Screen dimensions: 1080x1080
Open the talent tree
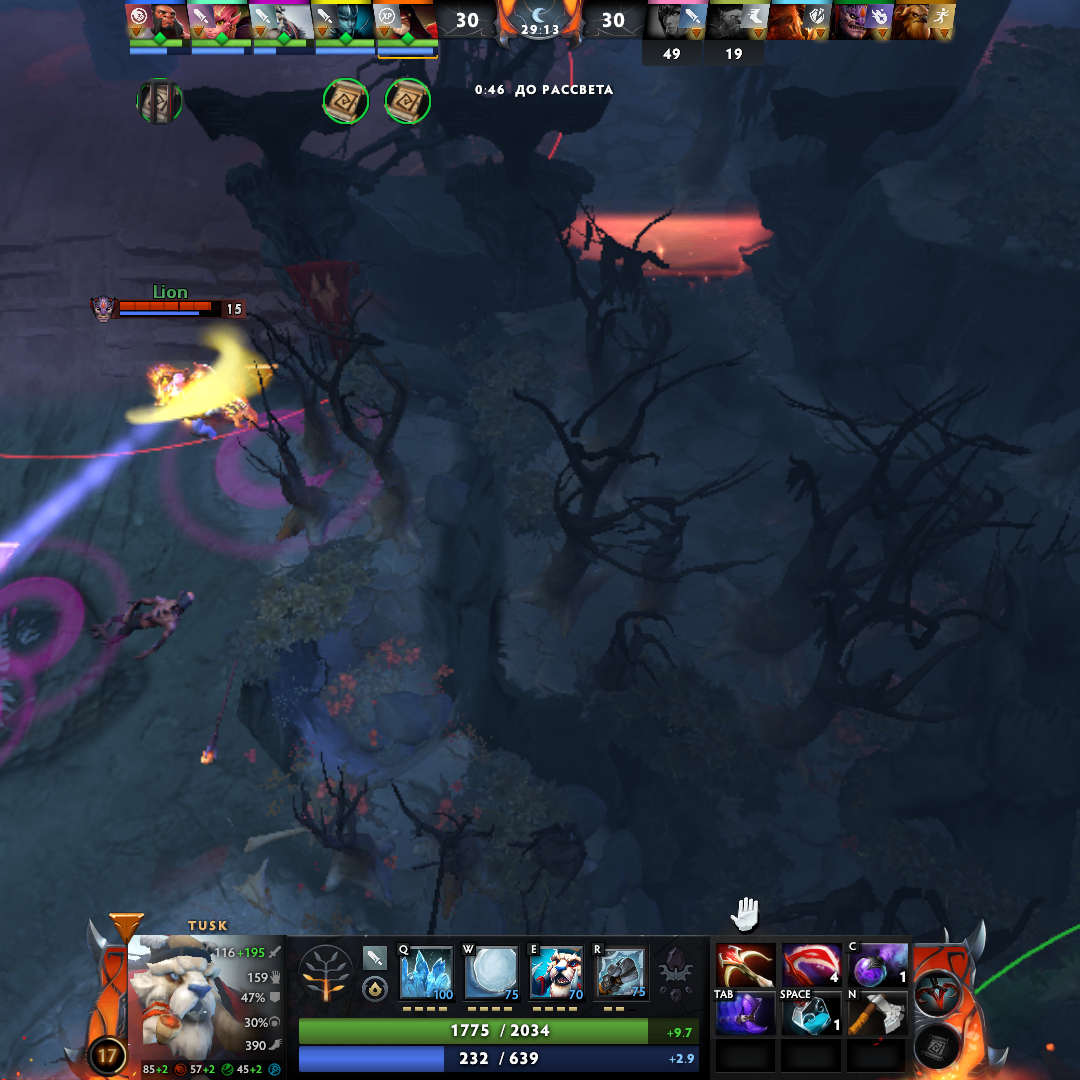tap(326, 973)
